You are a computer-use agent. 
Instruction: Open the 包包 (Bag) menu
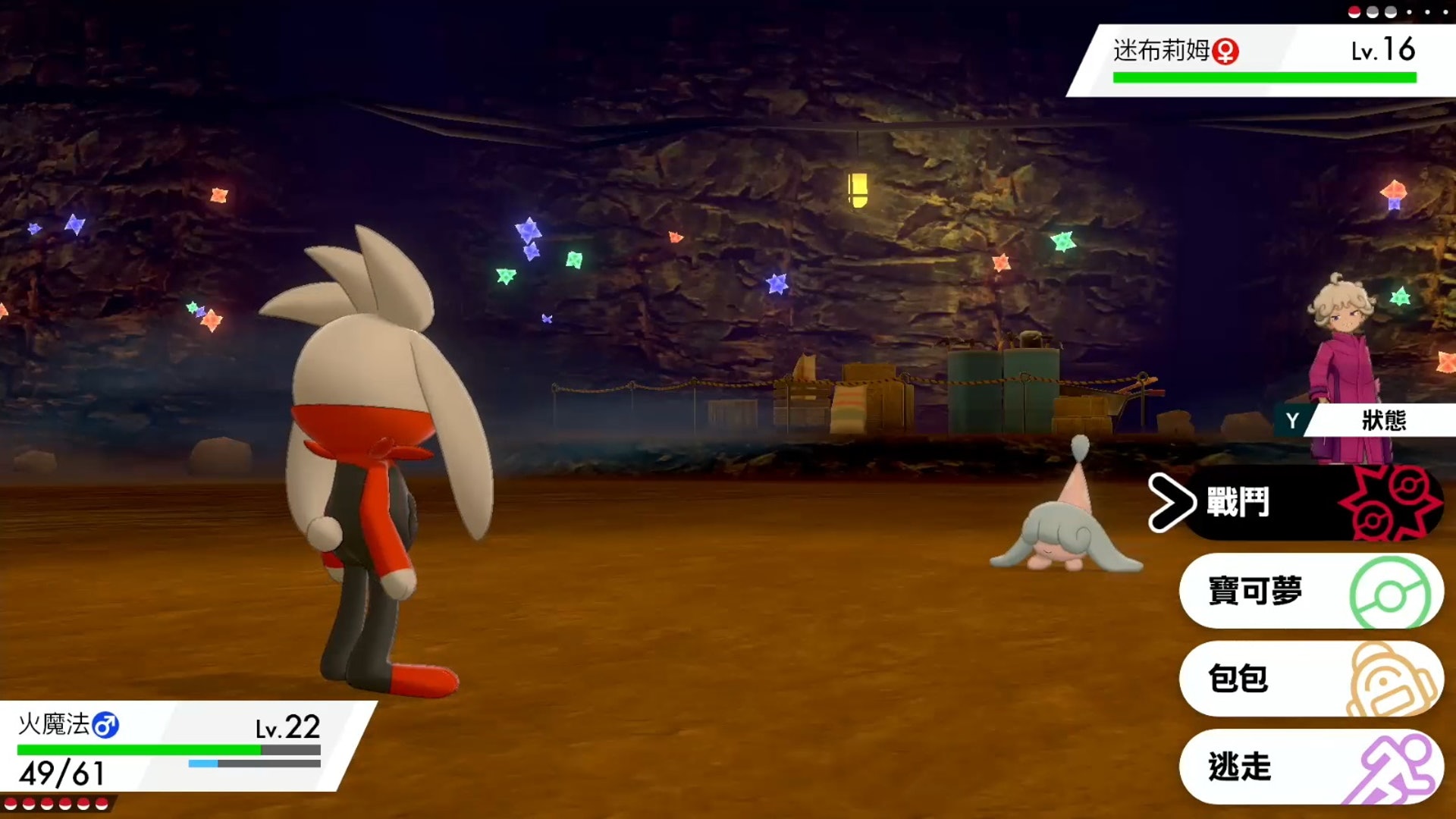click(x=1310, y=679)
